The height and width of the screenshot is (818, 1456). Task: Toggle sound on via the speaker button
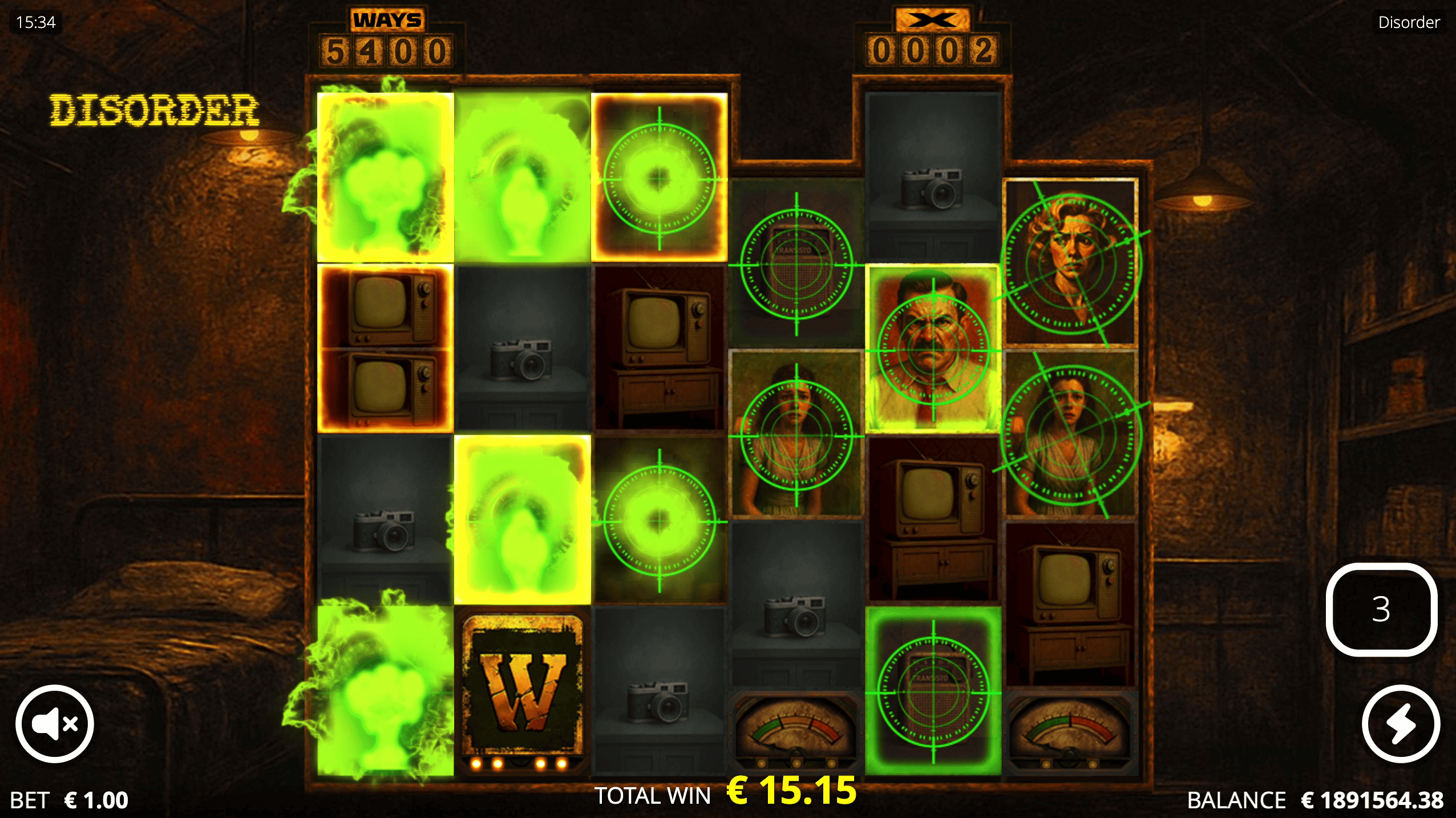coord(54,723)
